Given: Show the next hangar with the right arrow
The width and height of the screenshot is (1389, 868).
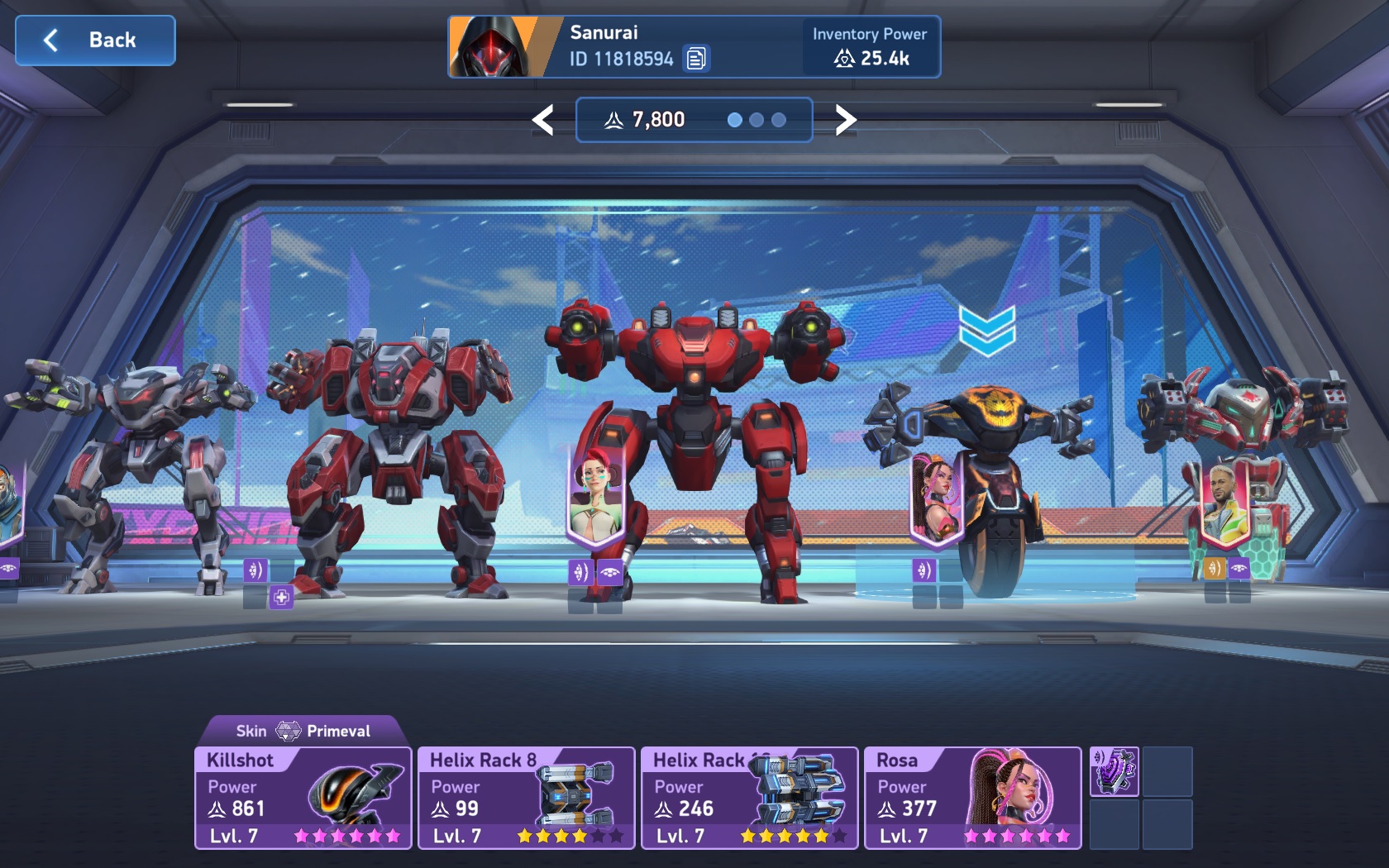Looking at the screenshot, I should (845, 120).
